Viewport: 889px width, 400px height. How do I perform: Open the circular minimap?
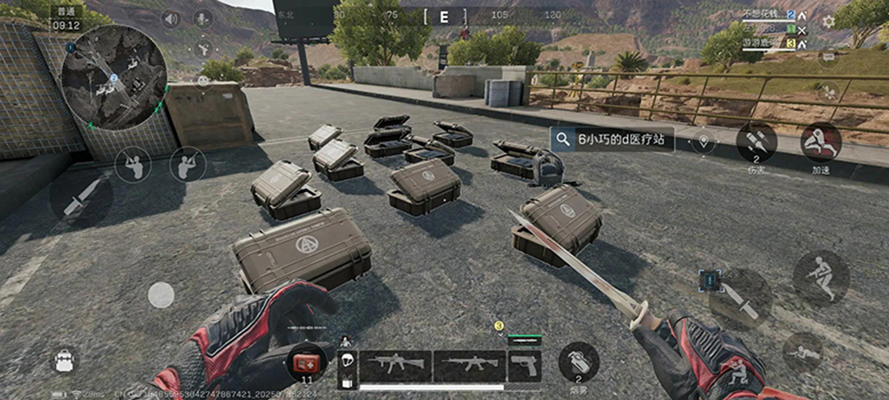coord(113,76)
